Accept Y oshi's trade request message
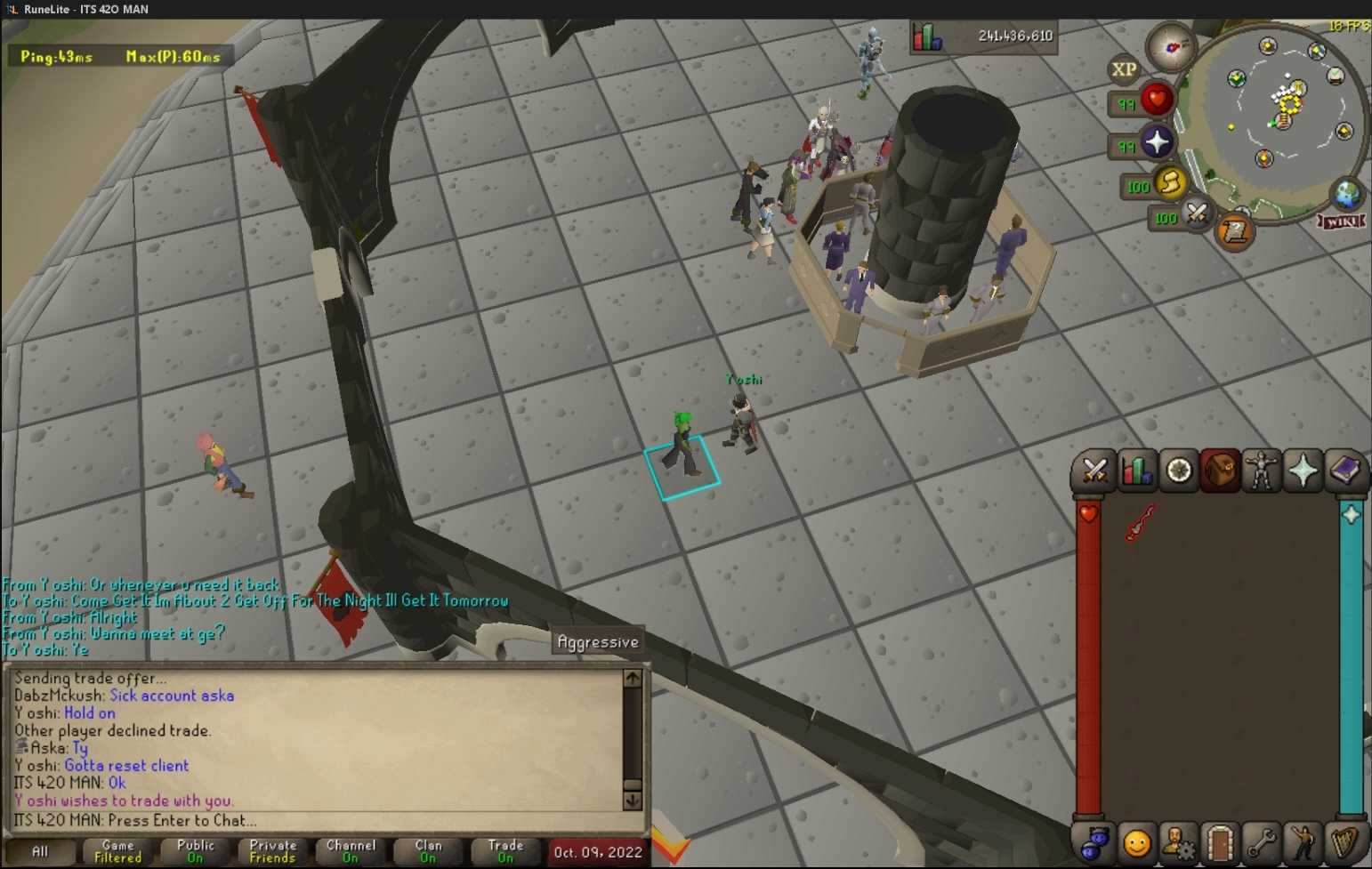The image size is (1372, 869). pos(125,801)
